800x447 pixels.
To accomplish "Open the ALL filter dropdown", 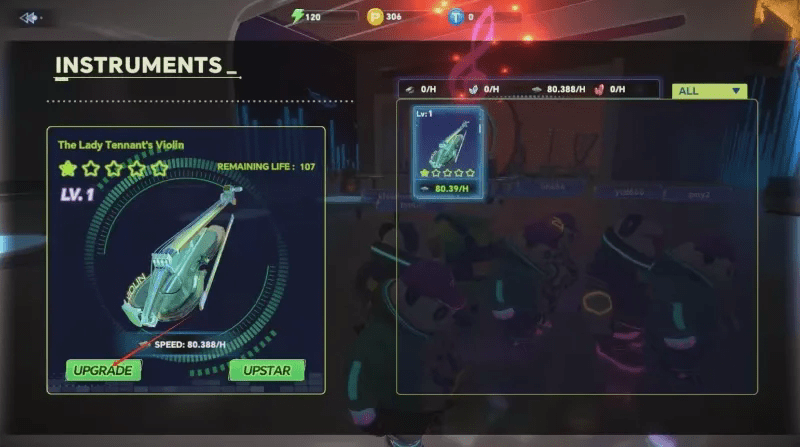I will pos(710,91).
